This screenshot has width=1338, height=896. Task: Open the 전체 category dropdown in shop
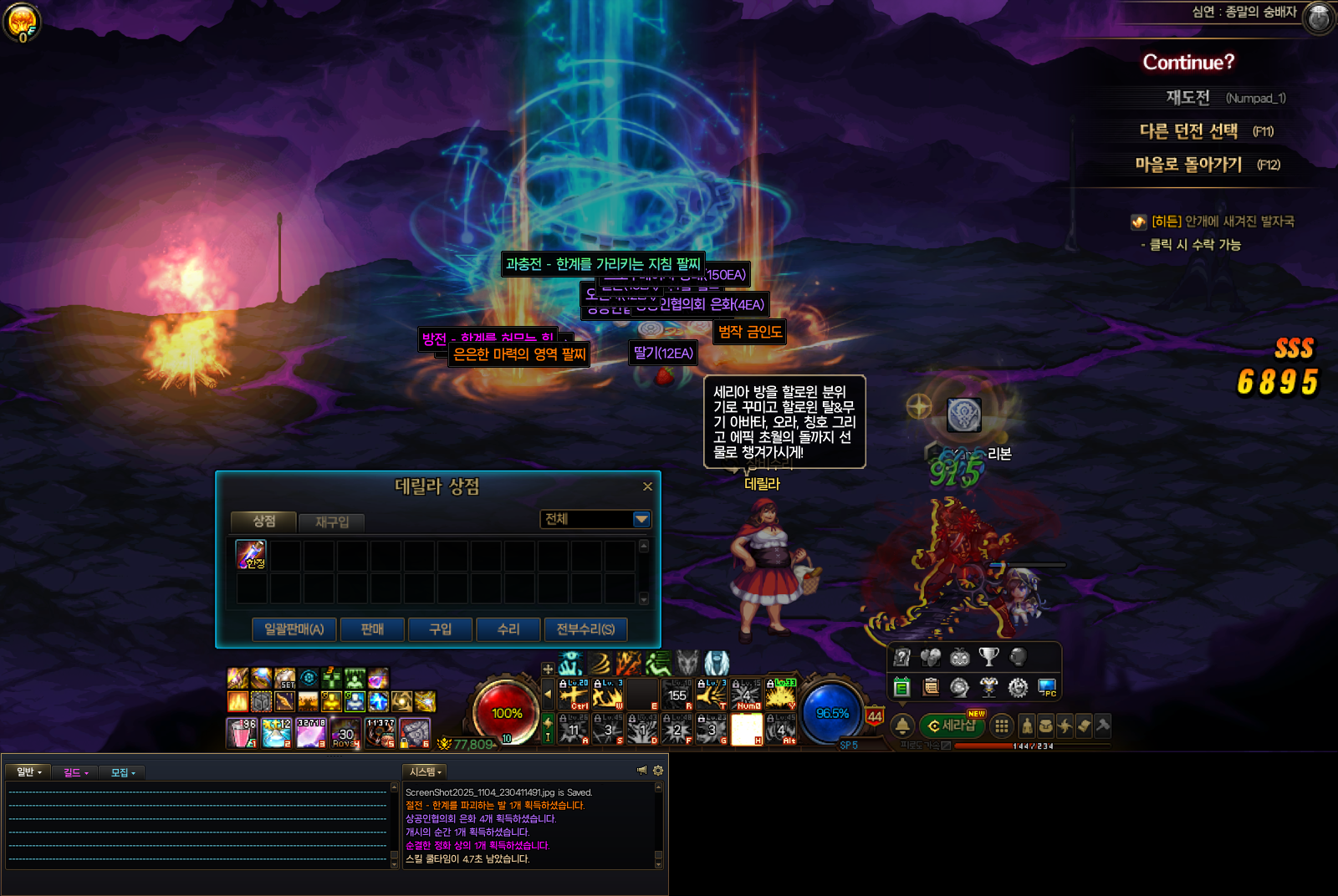coord(641,519)
